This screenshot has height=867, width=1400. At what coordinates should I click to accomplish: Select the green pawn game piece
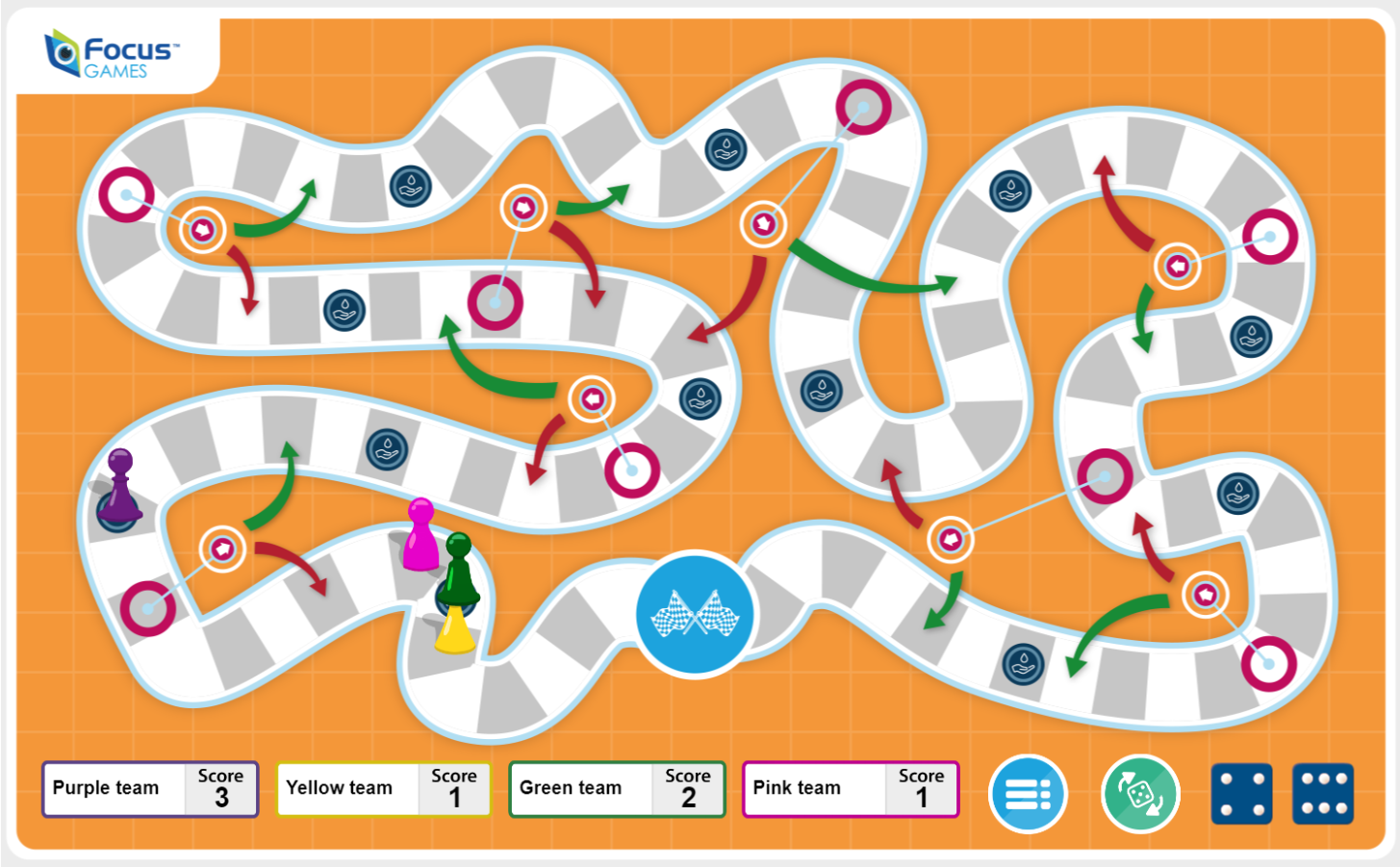click(460, 571)
